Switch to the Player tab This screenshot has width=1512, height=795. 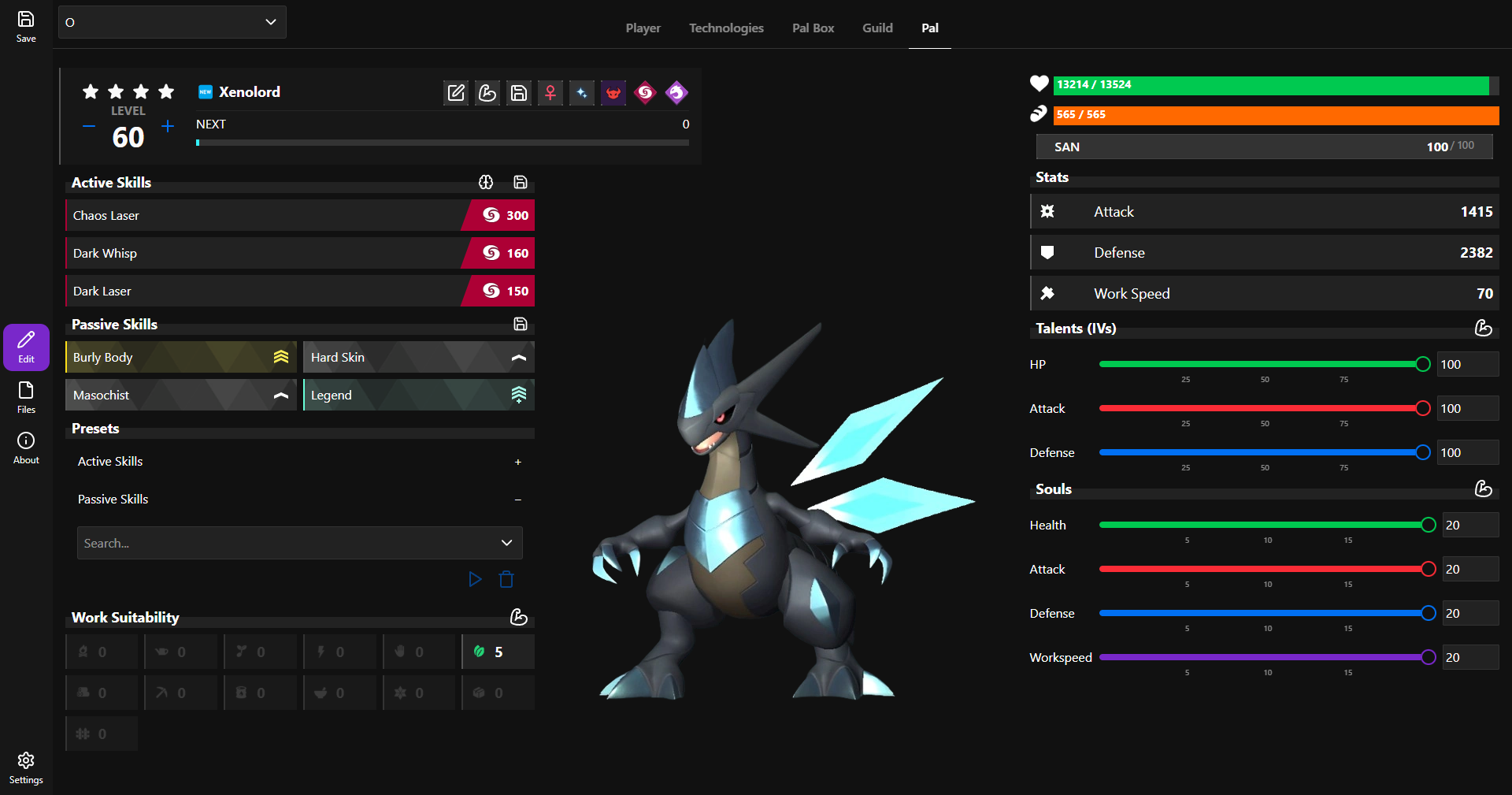click(x=643, y=28)
